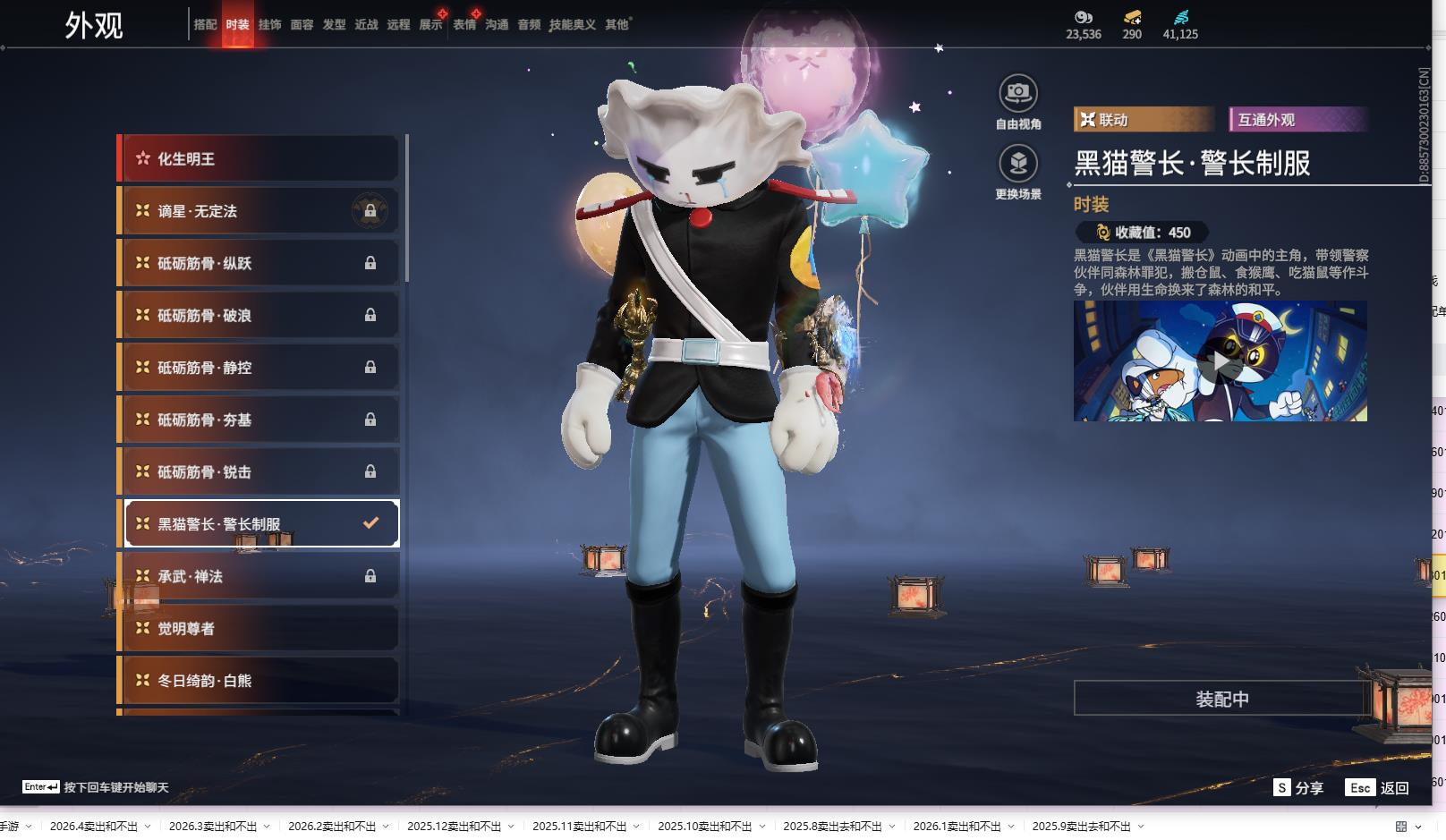1446x840 pixels.
Task: Choose the 滴星·无定法 outfit row
Action: pyautogui.click(x=259, y=211)
